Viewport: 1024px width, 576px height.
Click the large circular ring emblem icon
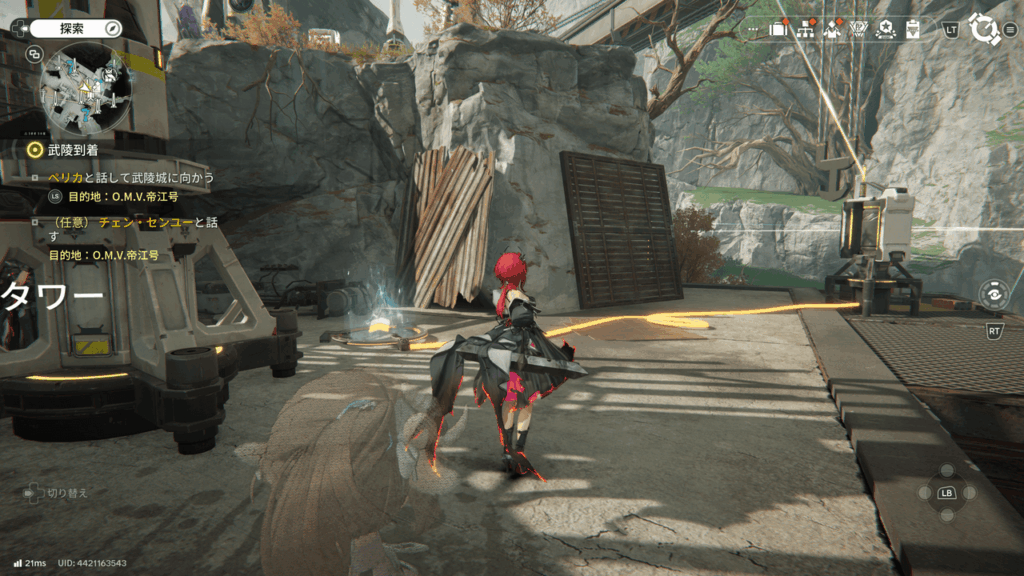983,29
